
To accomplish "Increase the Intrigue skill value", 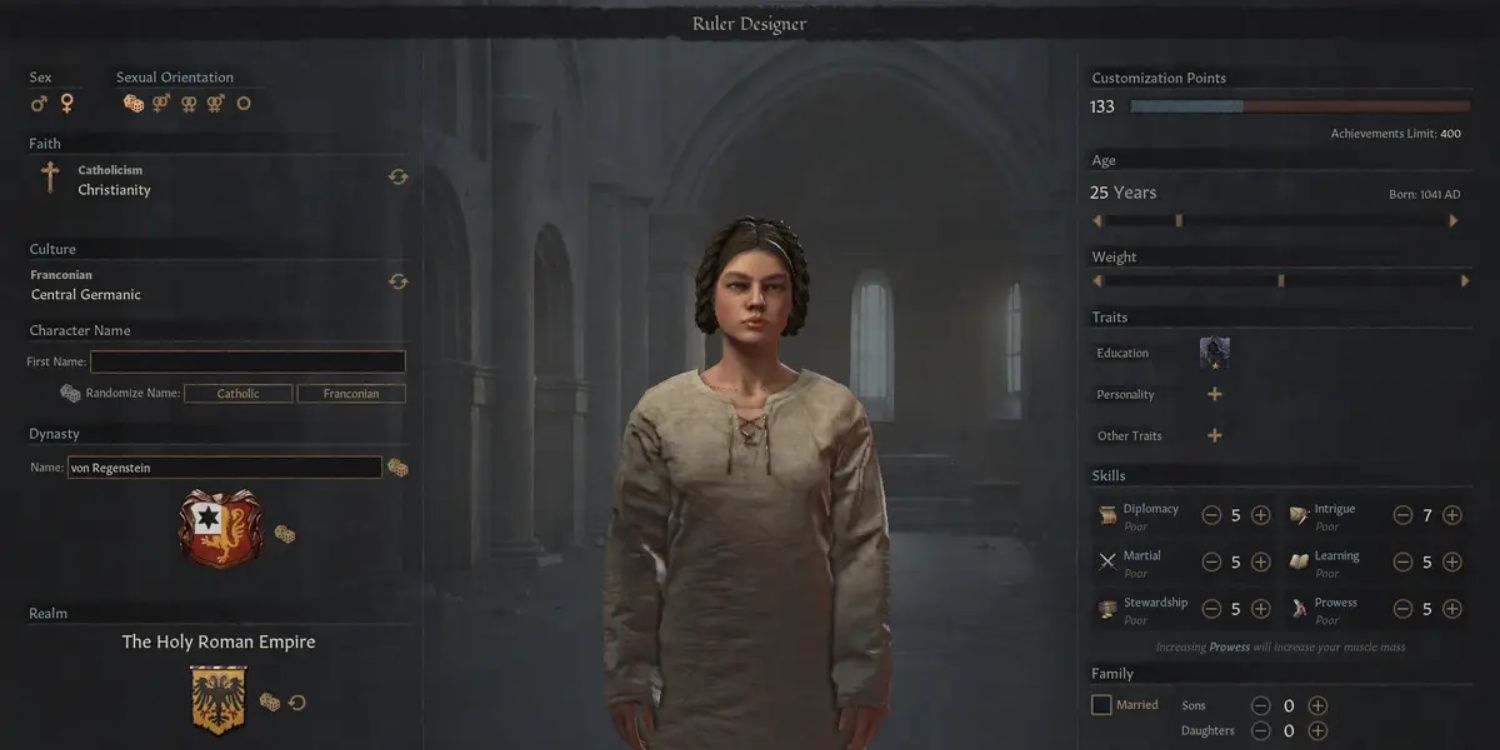I will click(x=1452, y=515).
